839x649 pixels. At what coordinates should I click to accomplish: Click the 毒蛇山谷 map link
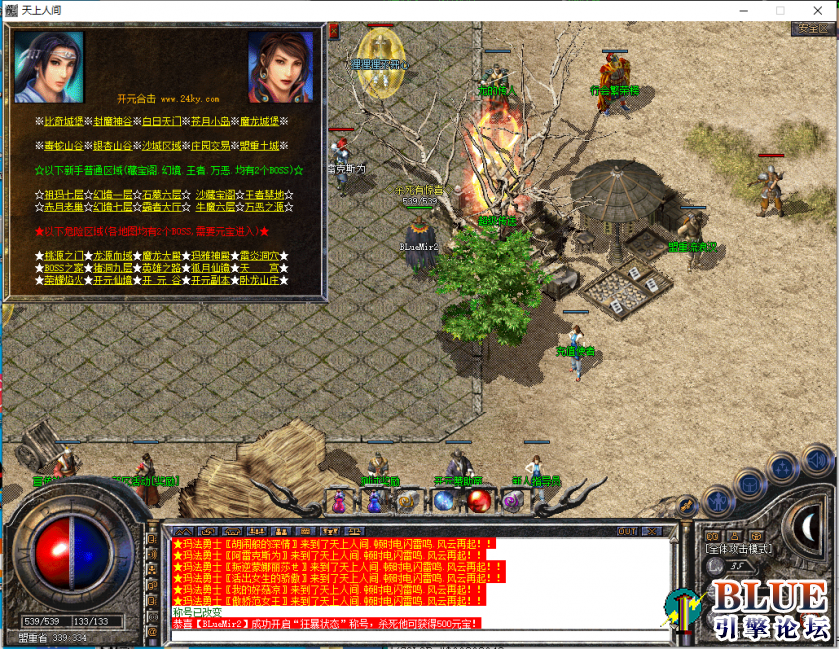(x=66, y=145)
